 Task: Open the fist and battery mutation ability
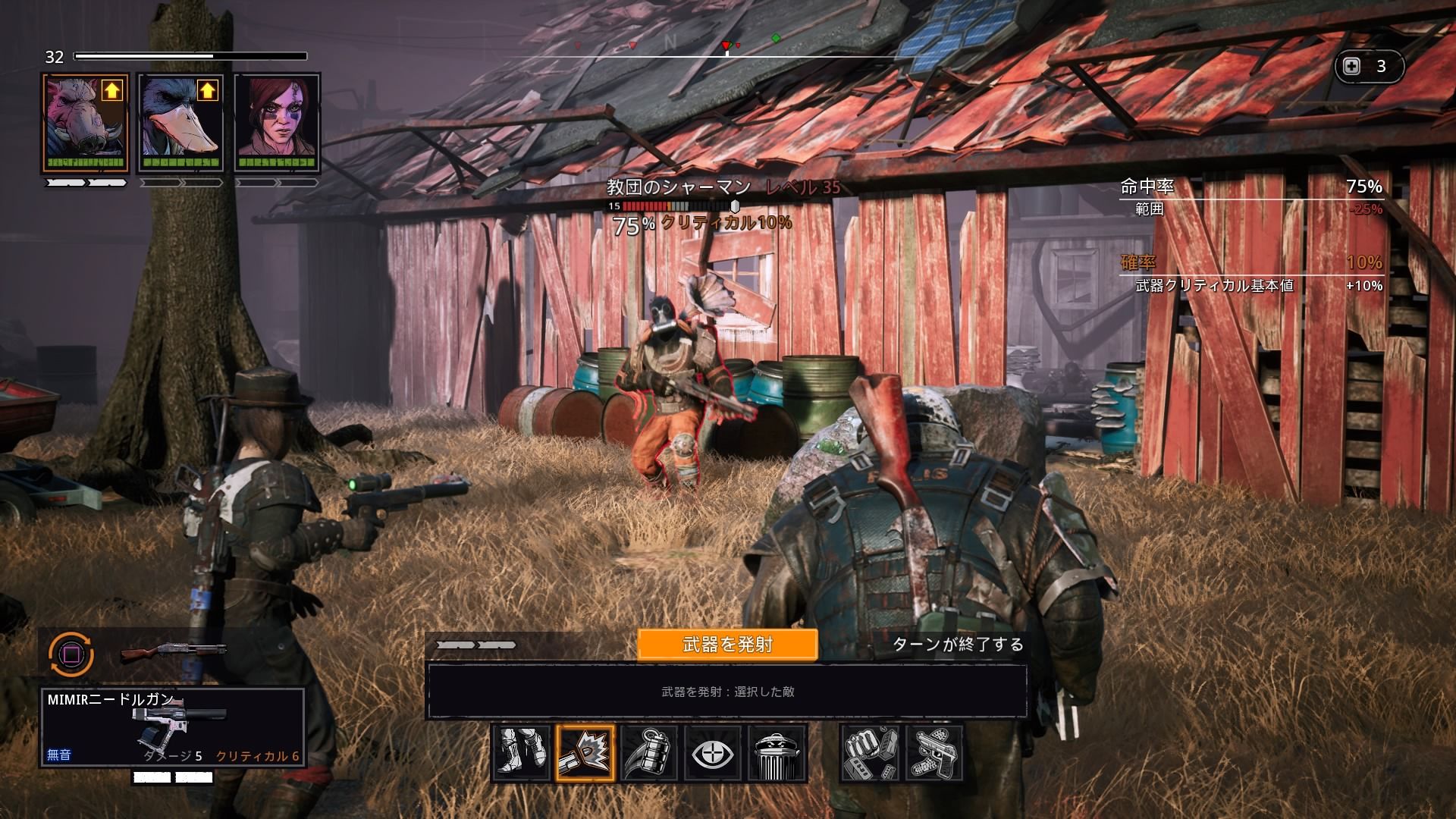(871, 753)
